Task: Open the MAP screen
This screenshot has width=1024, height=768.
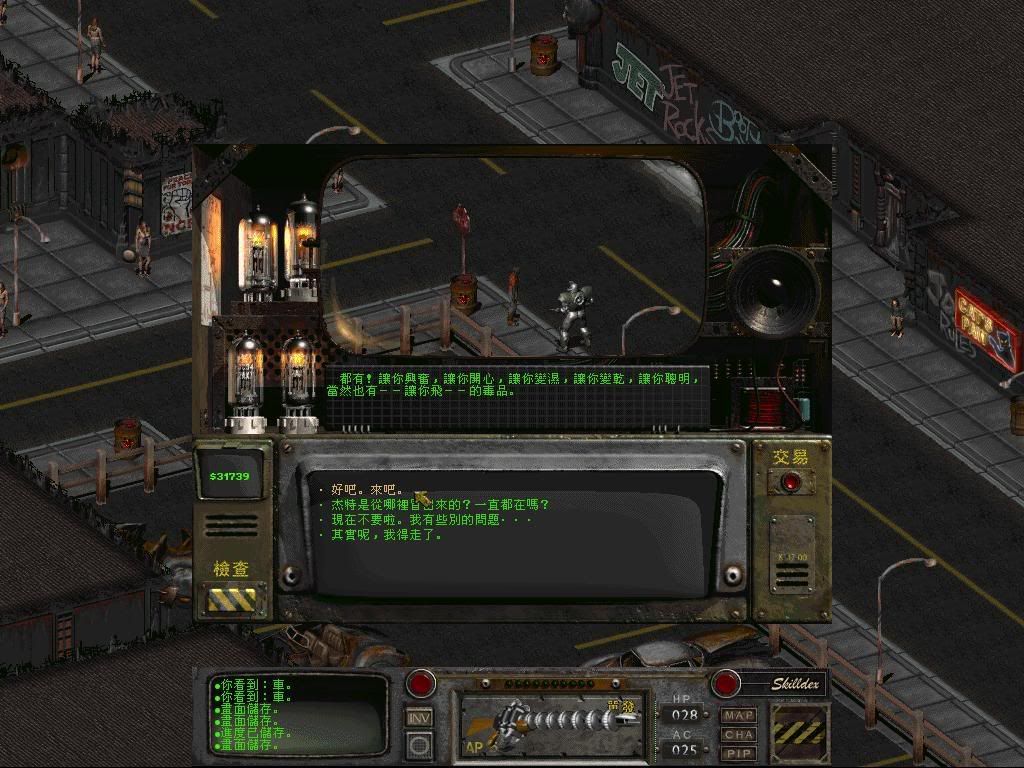Action: 739,716
